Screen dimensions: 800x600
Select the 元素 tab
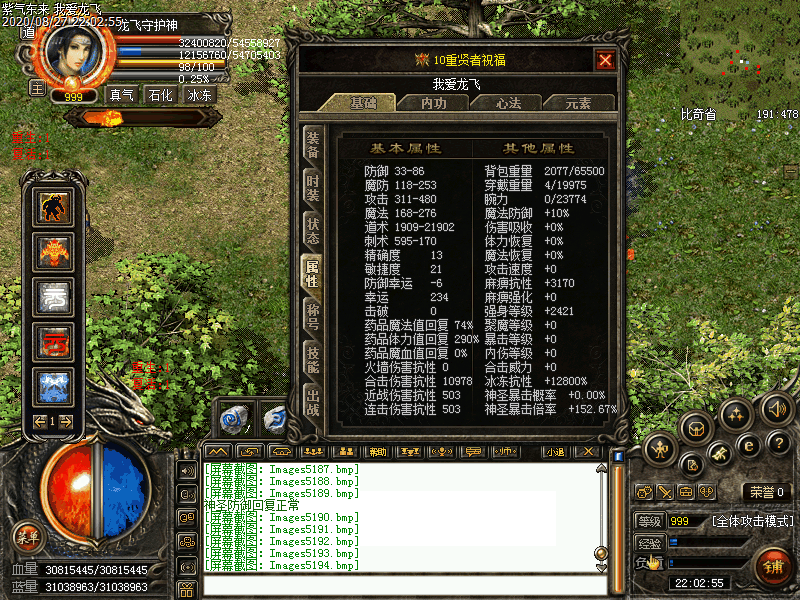click(x=578, y=102)
